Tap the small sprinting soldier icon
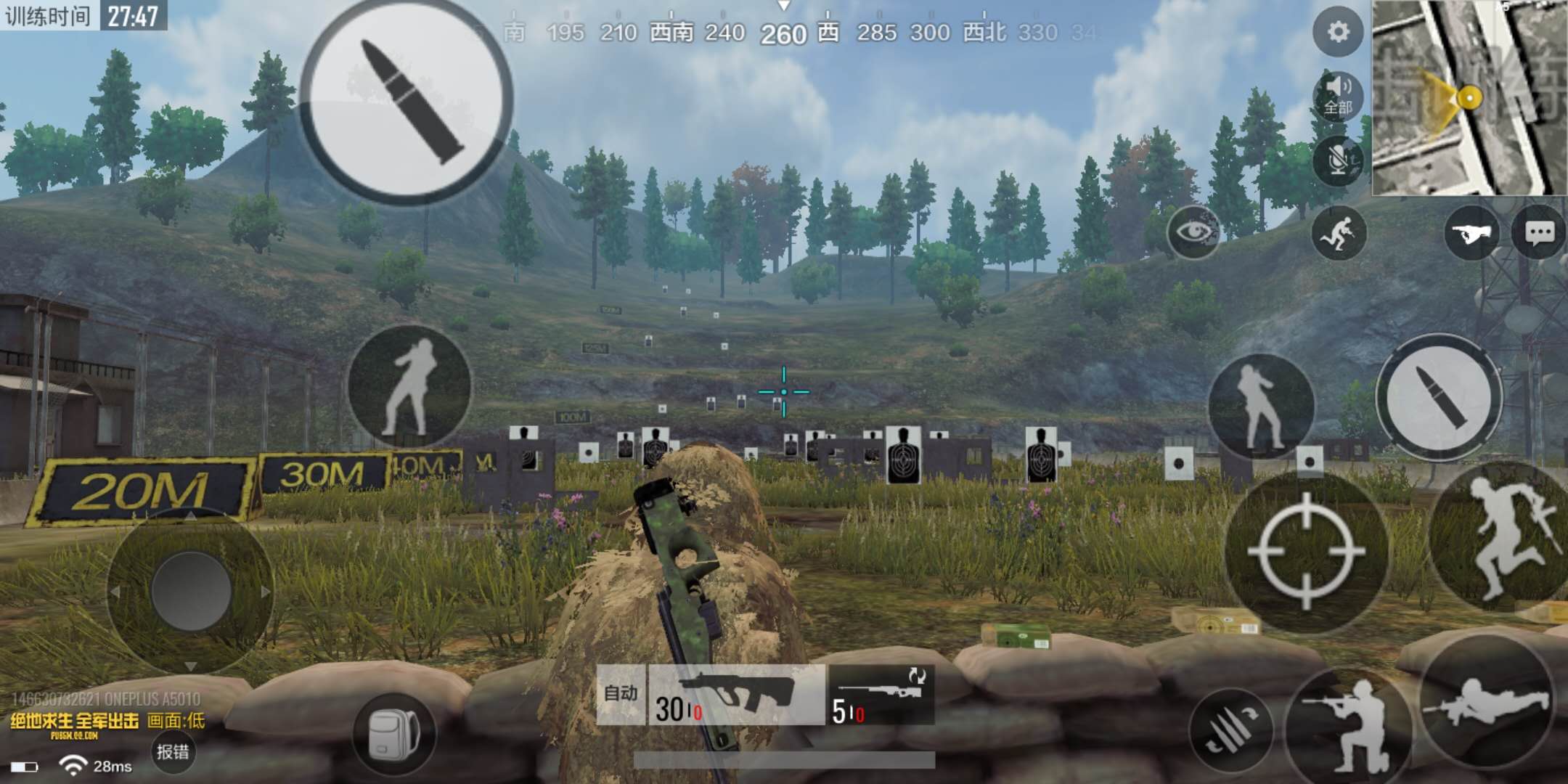This screenshot has height=784, width=1568. point(1338,232)
